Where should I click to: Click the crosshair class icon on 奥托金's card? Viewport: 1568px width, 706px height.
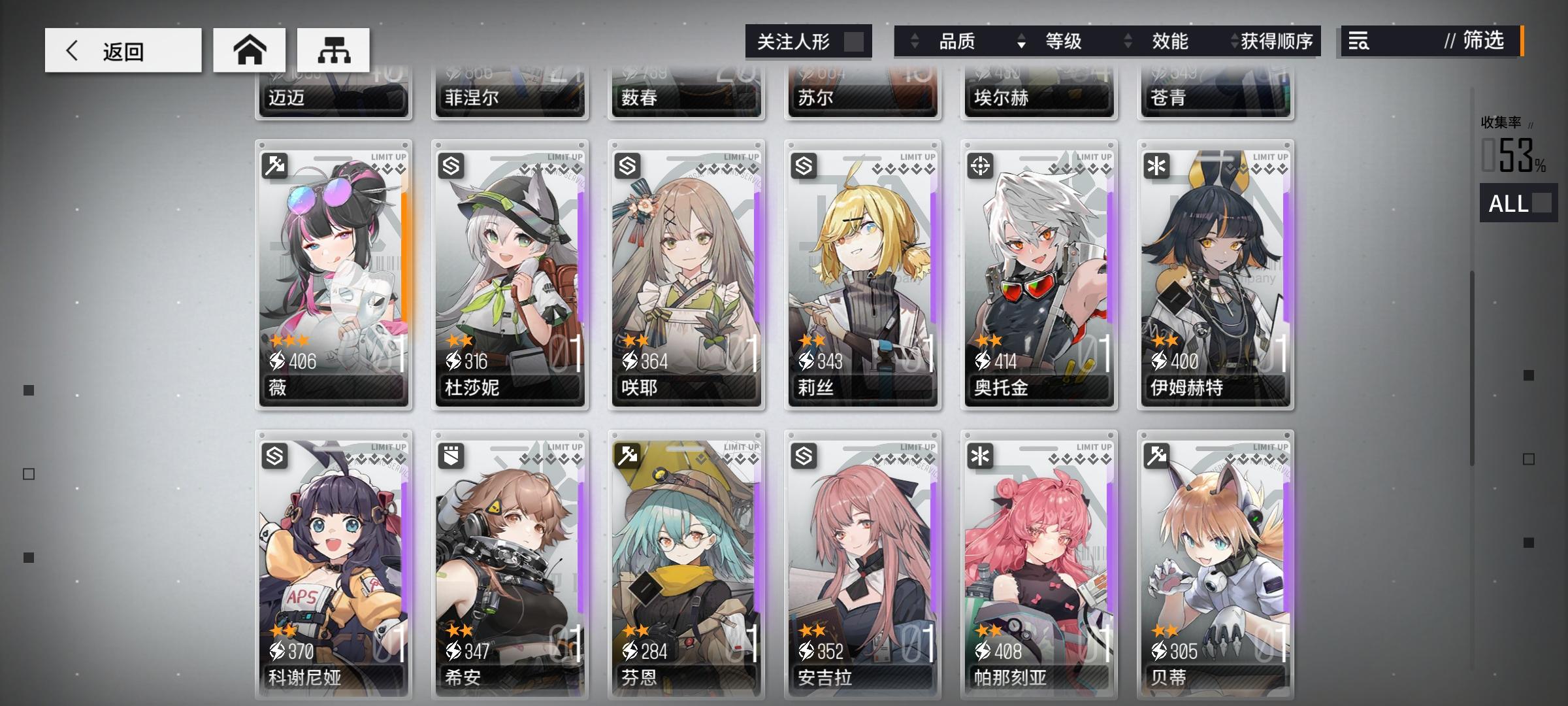(x=981, y=165)
